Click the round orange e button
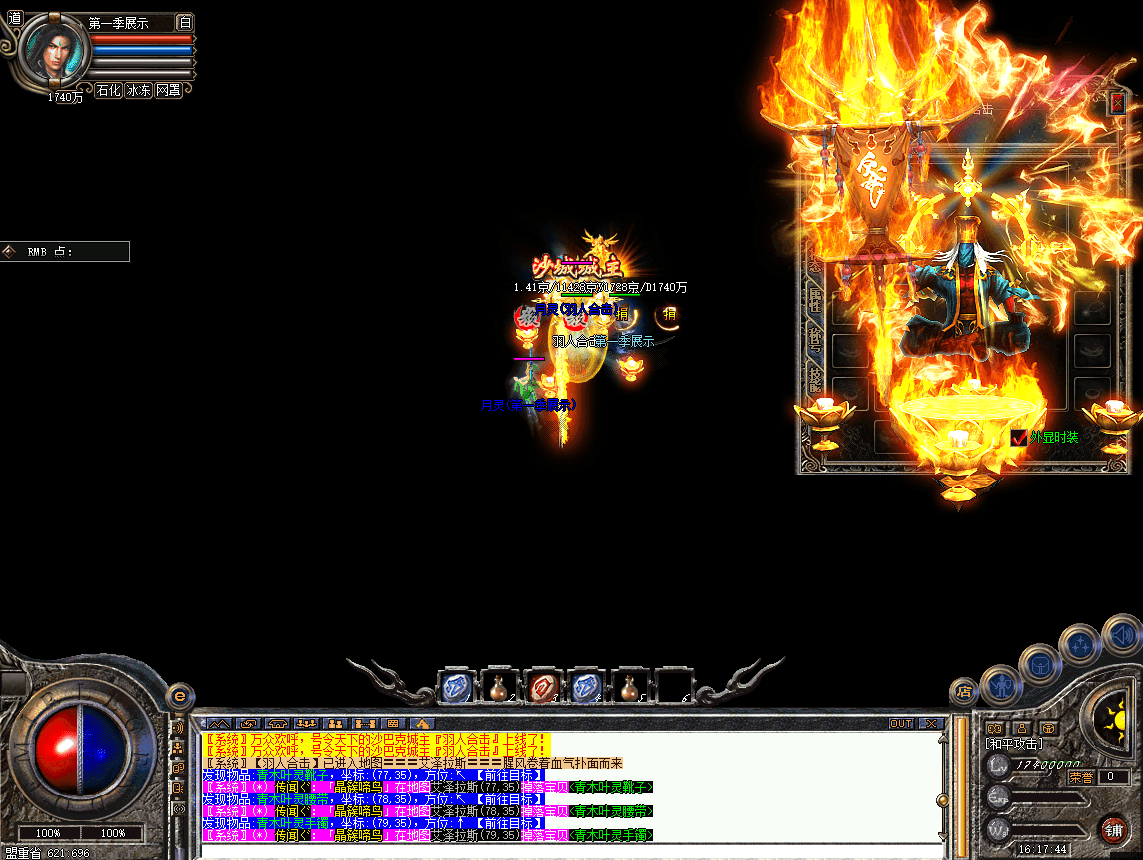The width and height of the screenshot is (1143, 860). [180, 695]
